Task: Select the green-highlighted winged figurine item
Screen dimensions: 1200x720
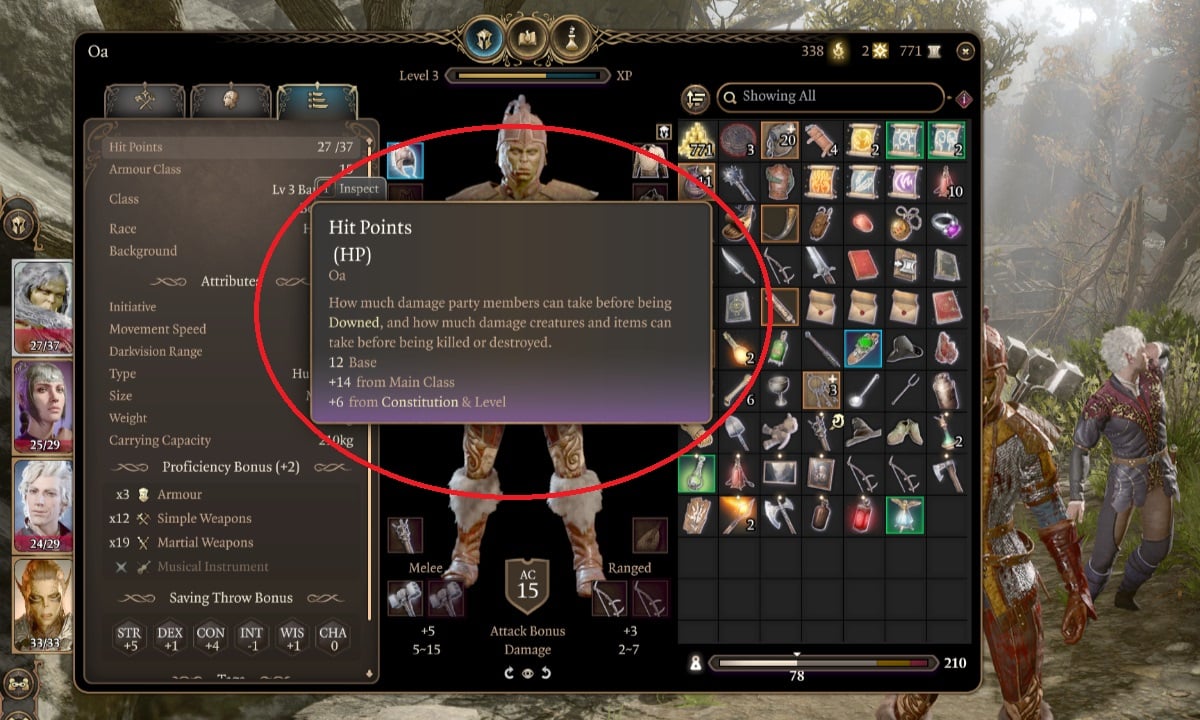Action: [903, 515]
